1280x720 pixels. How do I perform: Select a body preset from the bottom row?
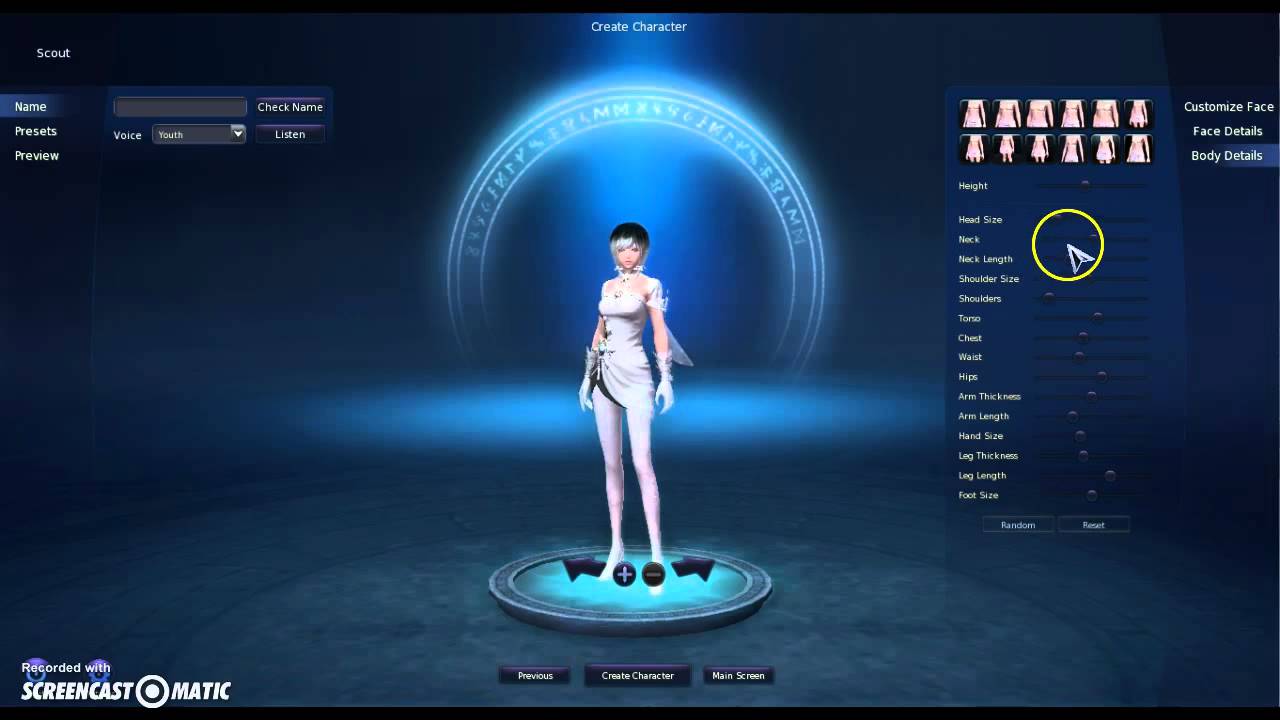pyautogui.click(x=1040, y=148)
